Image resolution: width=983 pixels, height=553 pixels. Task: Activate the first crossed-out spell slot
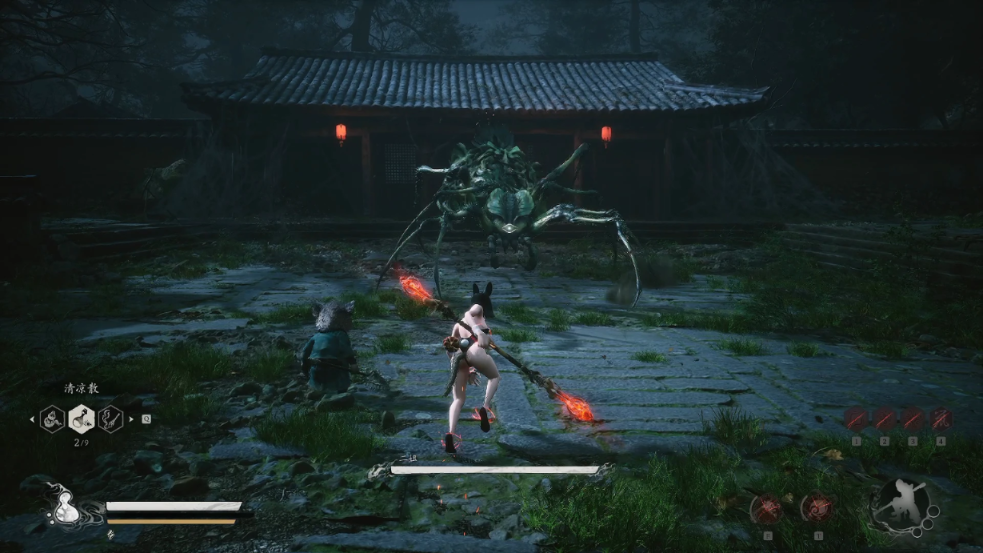pos(856,419)
